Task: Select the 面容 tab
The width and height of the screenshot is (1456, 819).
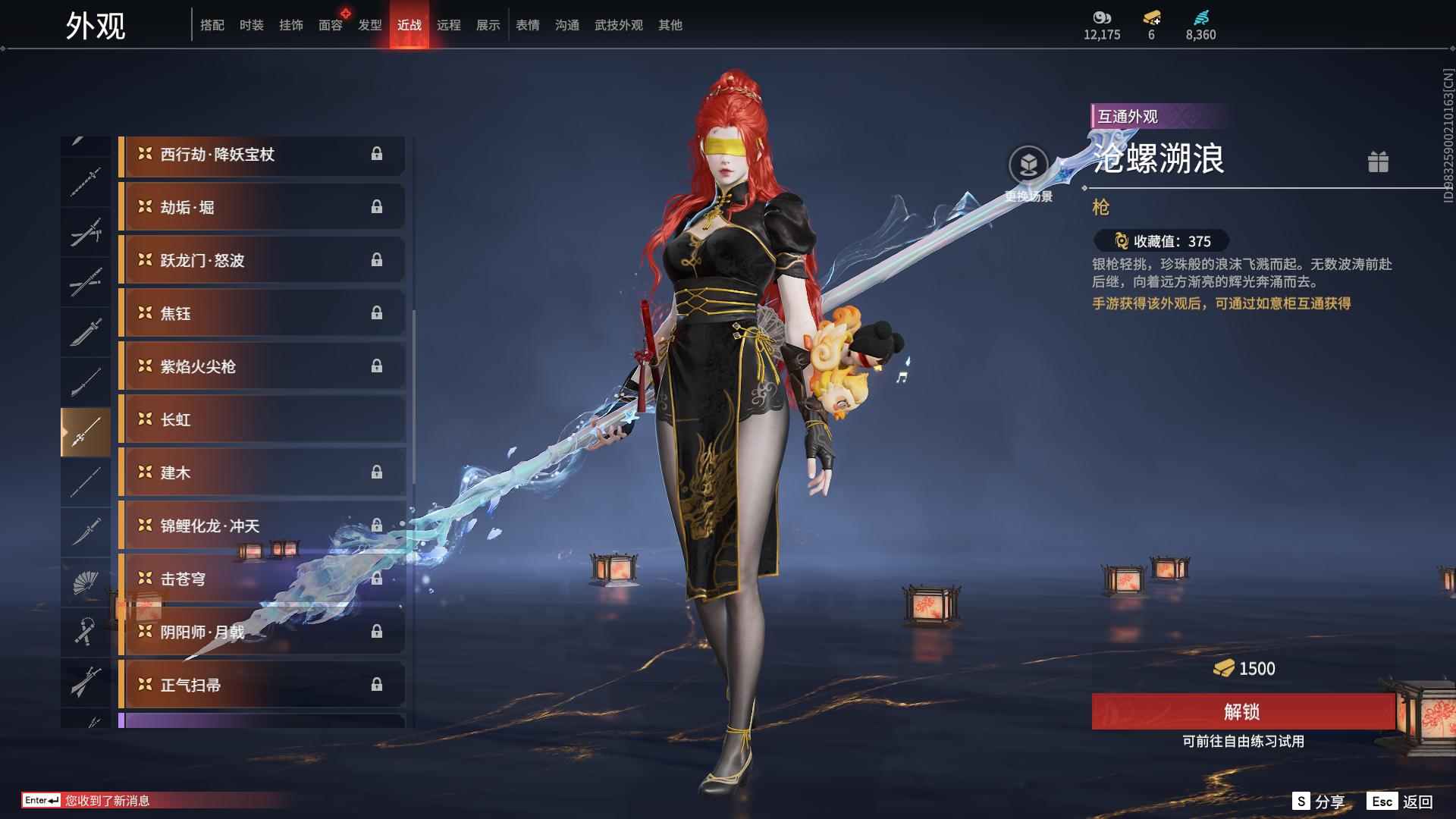Action: tap(330, 25)
